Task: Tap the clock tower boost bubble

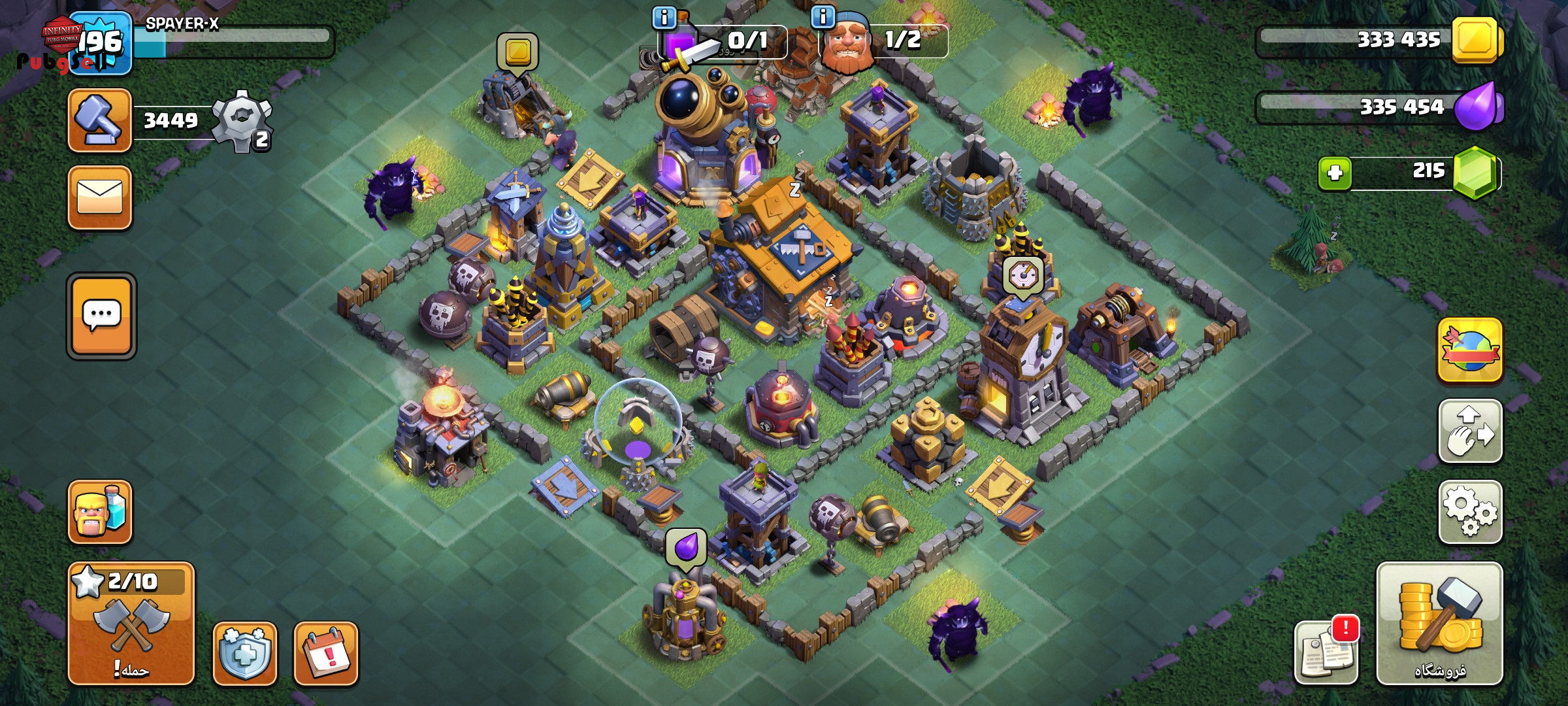Action: 1022,276
